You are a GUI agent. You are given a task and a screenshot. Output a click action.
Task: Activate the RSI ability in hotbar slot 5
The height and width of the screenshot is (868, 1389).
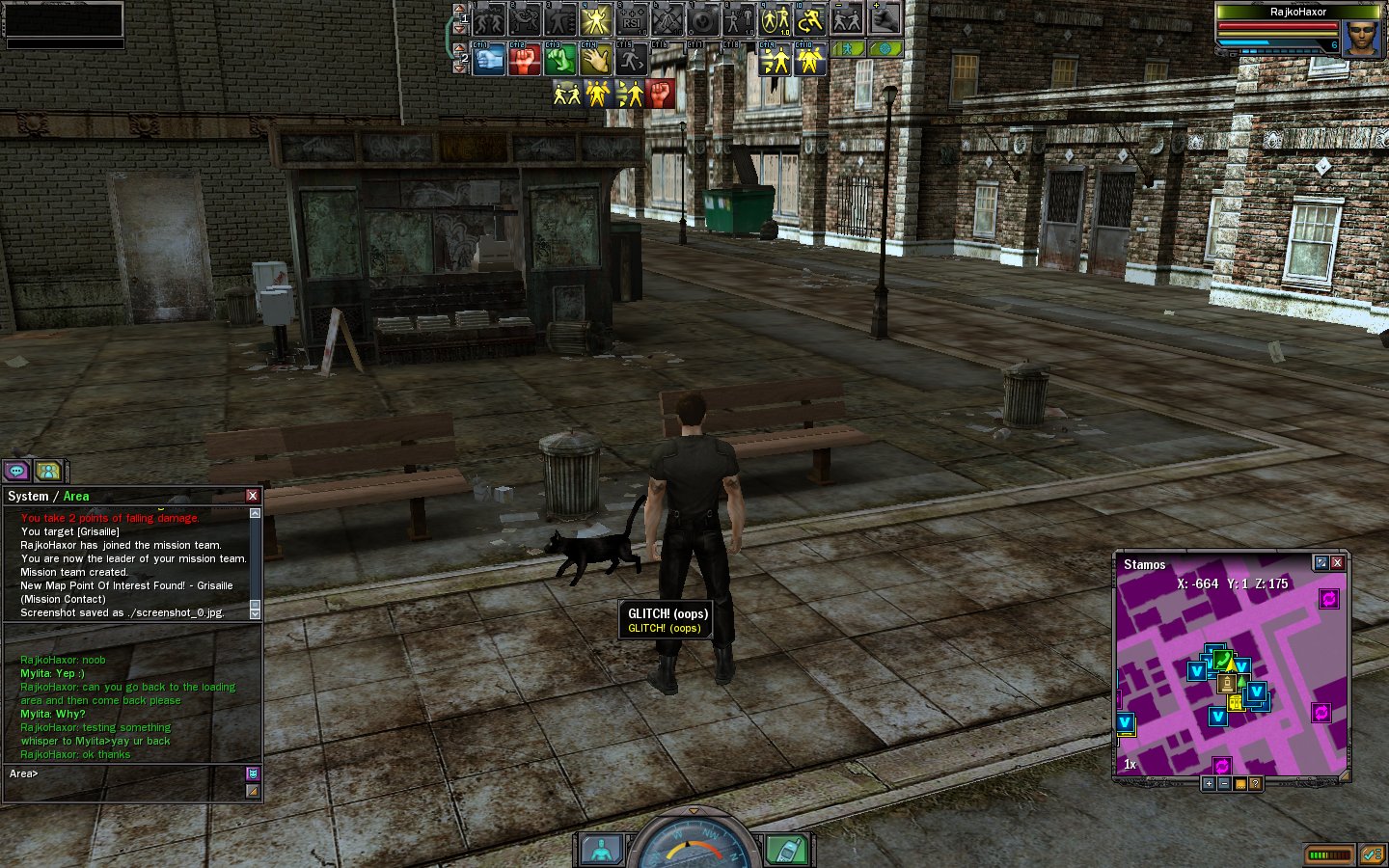[631, 19]
